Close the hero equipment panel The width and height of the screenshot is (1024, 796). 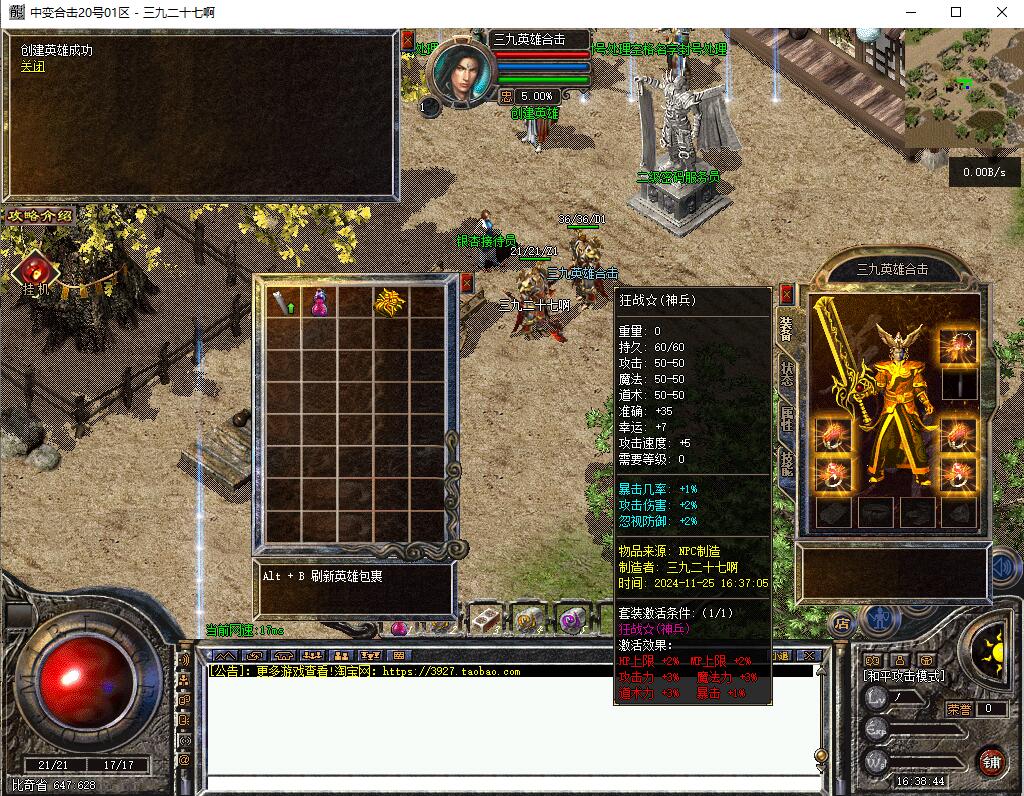tap(787, 294)
